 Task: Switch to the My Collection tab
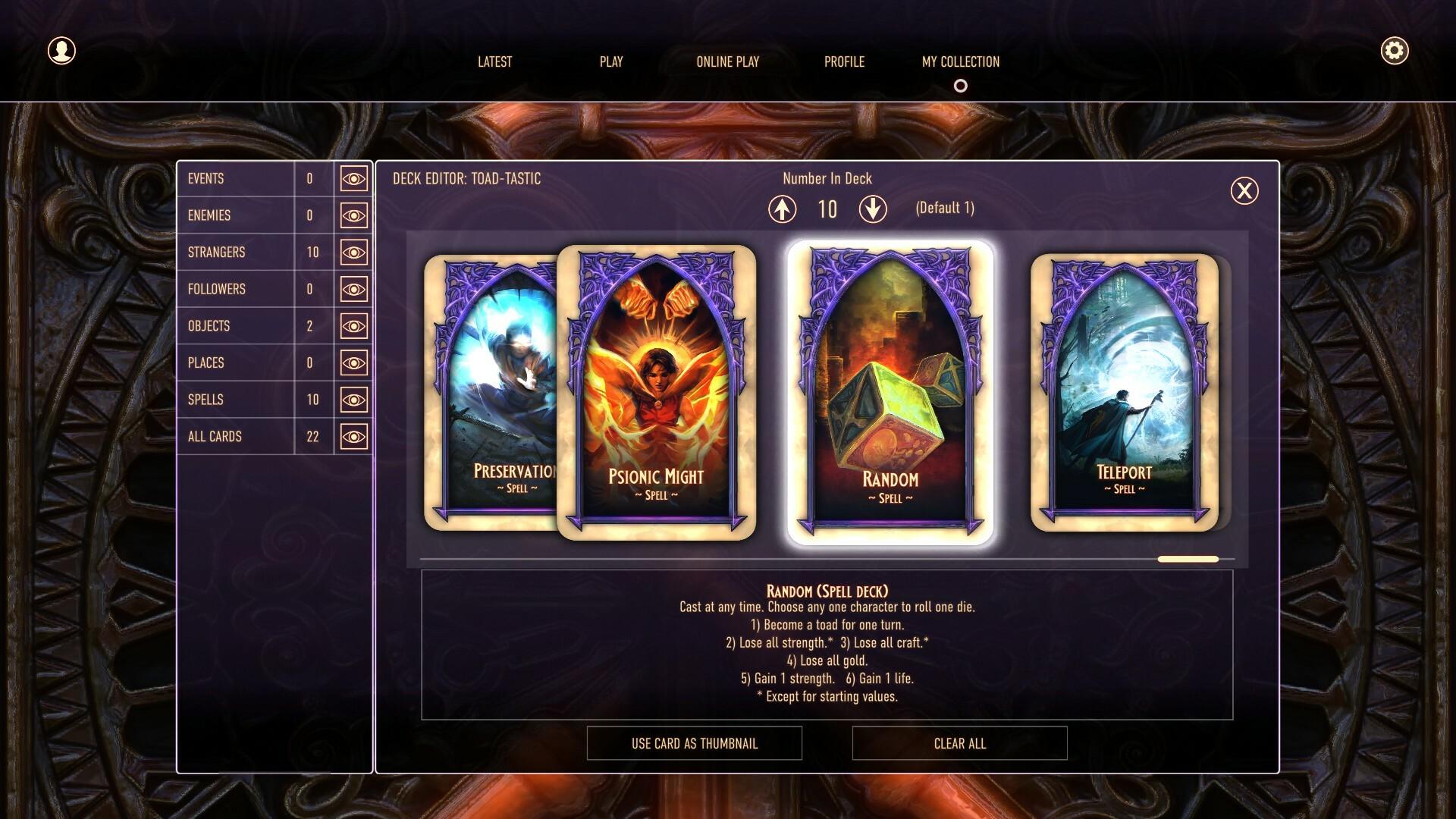pyautogui.click(x=959, y=62)
